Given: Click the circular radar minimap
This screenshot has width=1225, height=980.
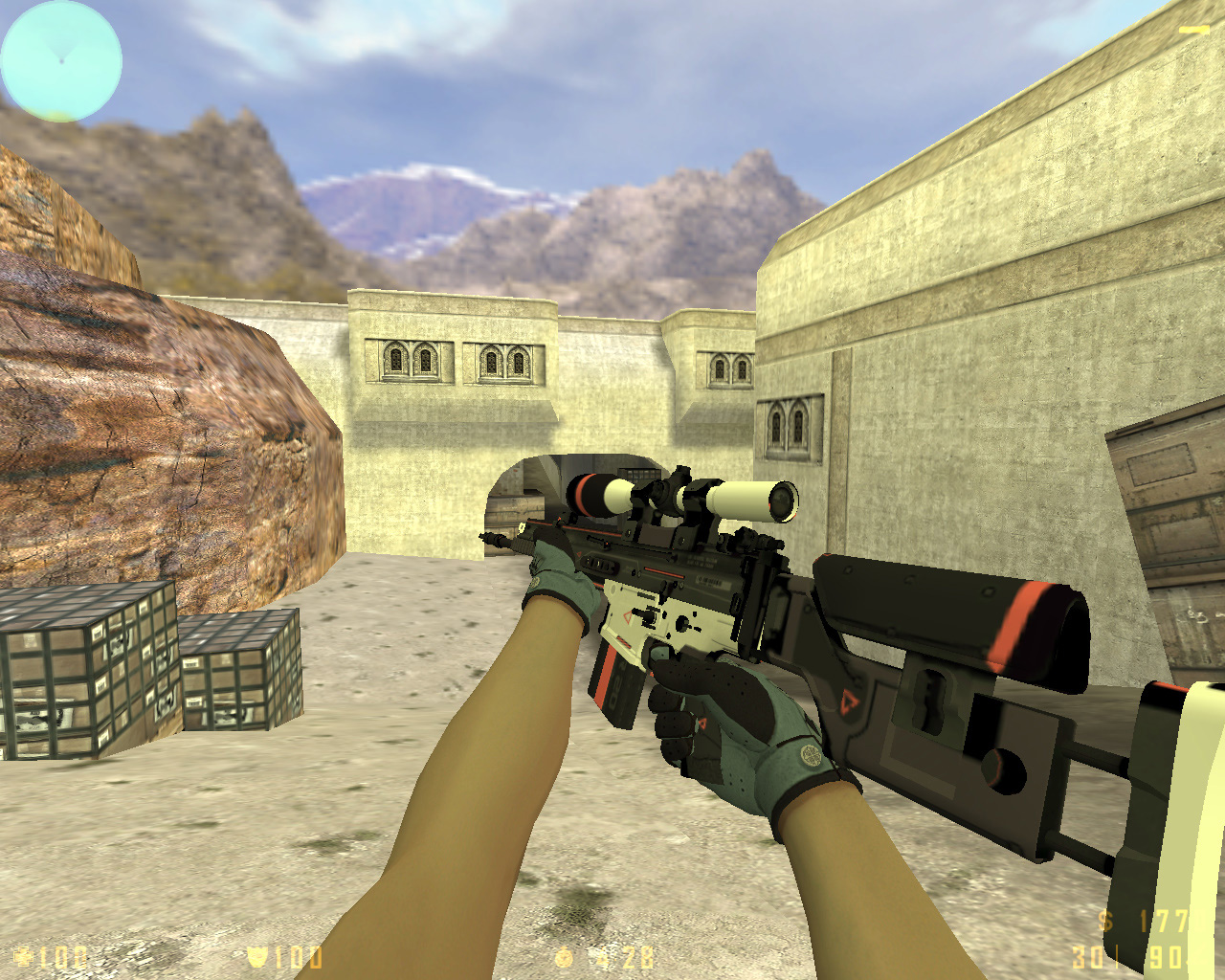Looking at the screenshot, I should coord(61,60).
